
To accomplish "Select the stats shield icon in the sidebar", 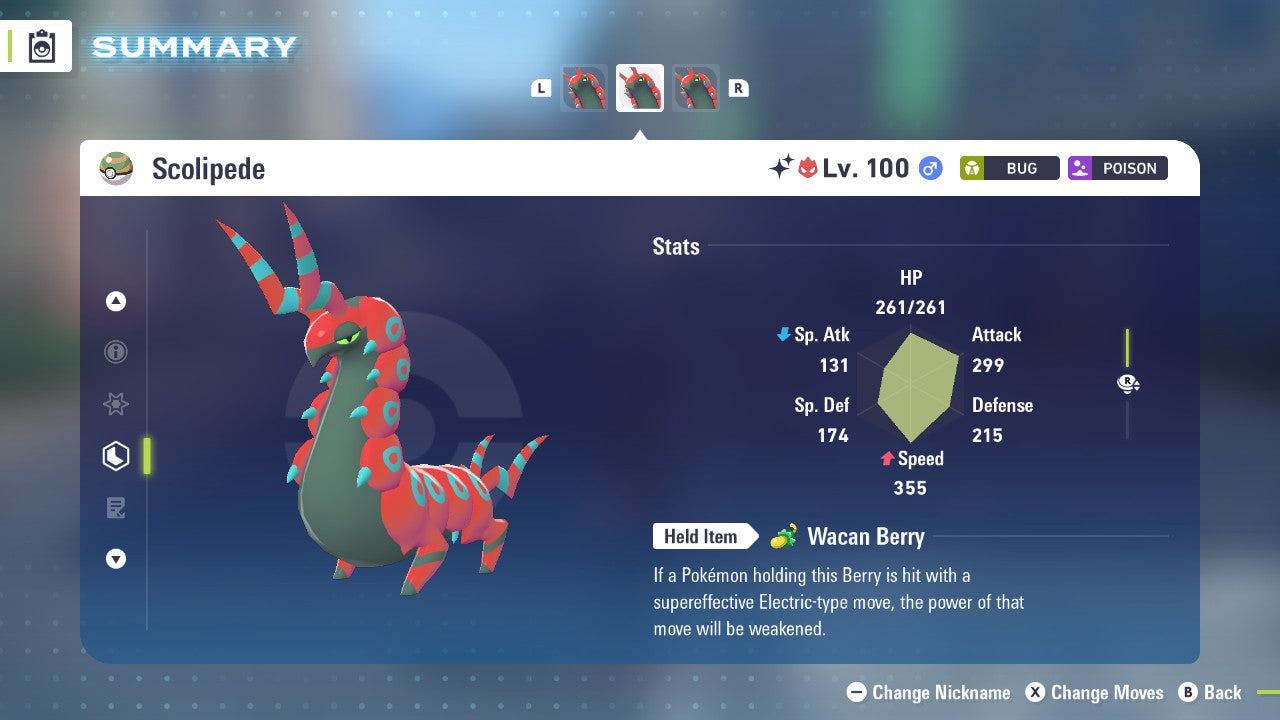I will pyautogui.click(x=115, y=456).
